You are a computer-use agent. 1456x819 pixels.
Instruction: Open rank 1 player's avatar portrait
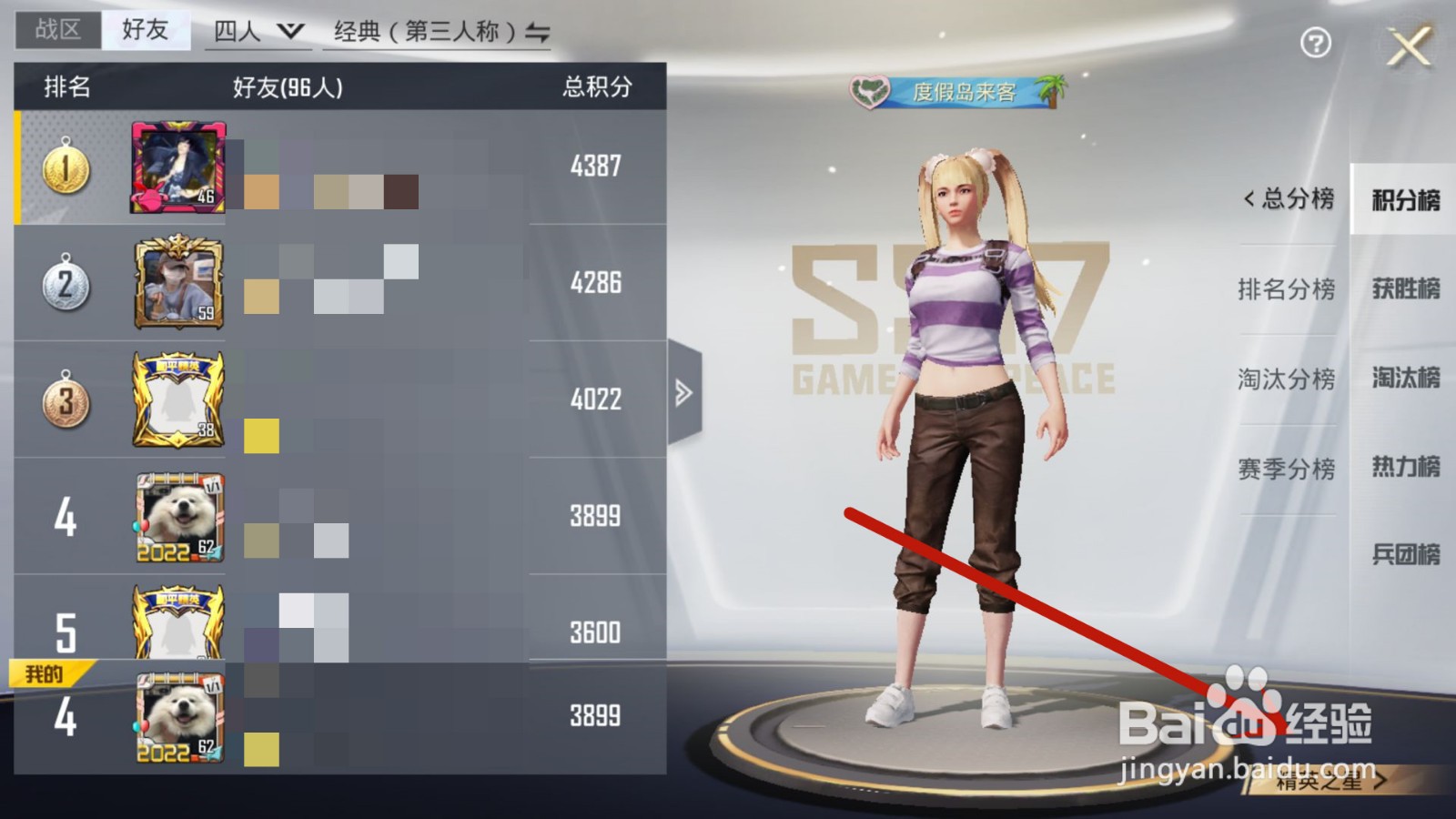coord(178,167)
